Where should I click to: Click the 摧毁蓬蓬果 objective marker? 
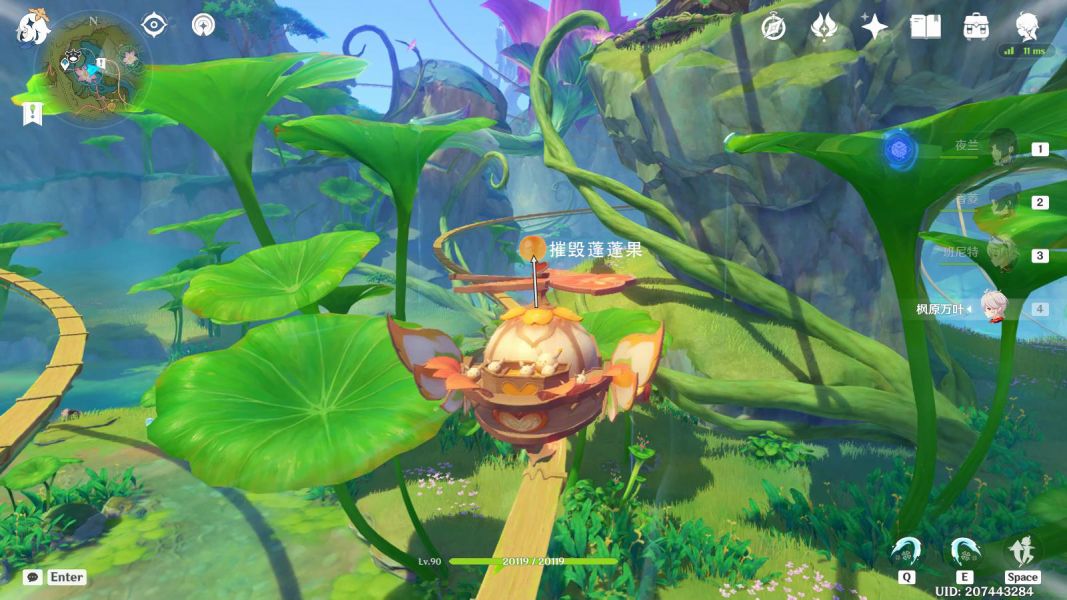pyautogui.click(x=533, y=247)
